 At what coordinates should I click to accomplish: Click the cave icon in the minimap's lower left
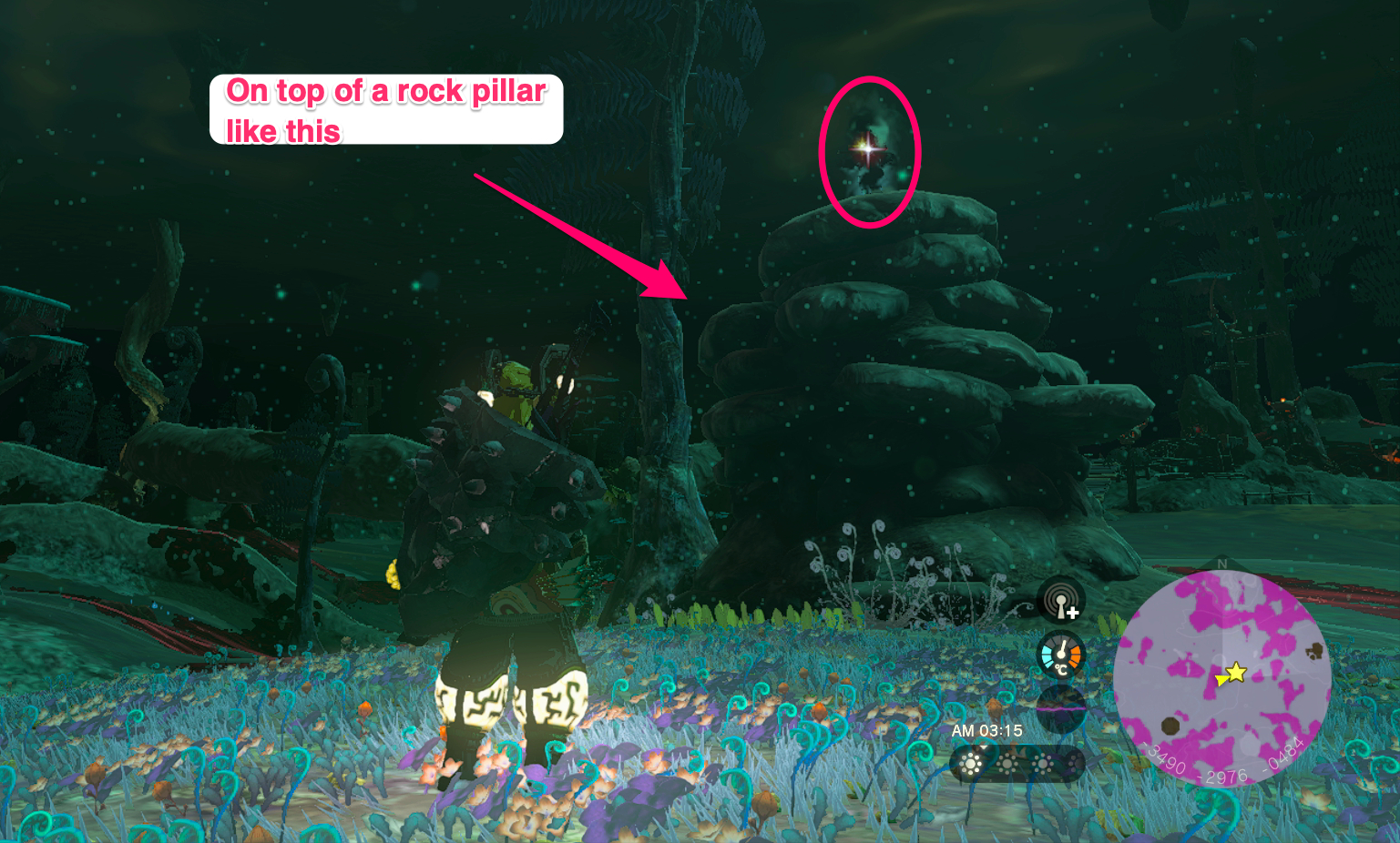click(x=1169, y=726)
